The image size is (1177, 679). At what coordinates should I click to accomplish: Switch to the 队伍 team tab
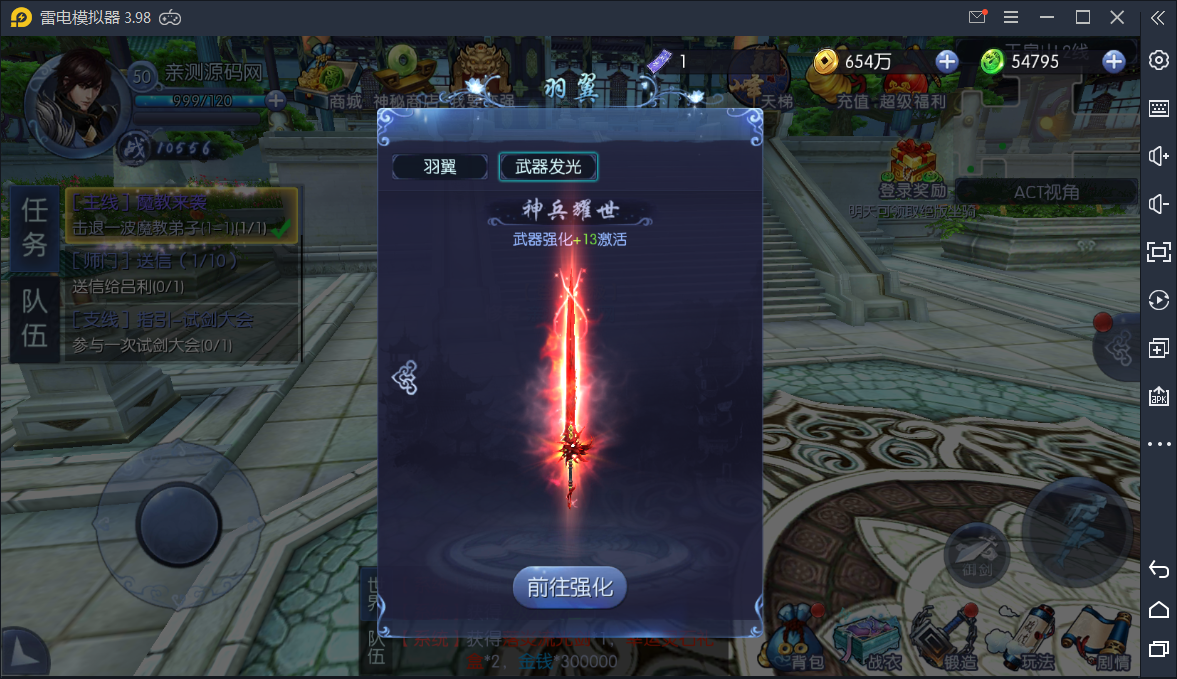pos(35,319)
